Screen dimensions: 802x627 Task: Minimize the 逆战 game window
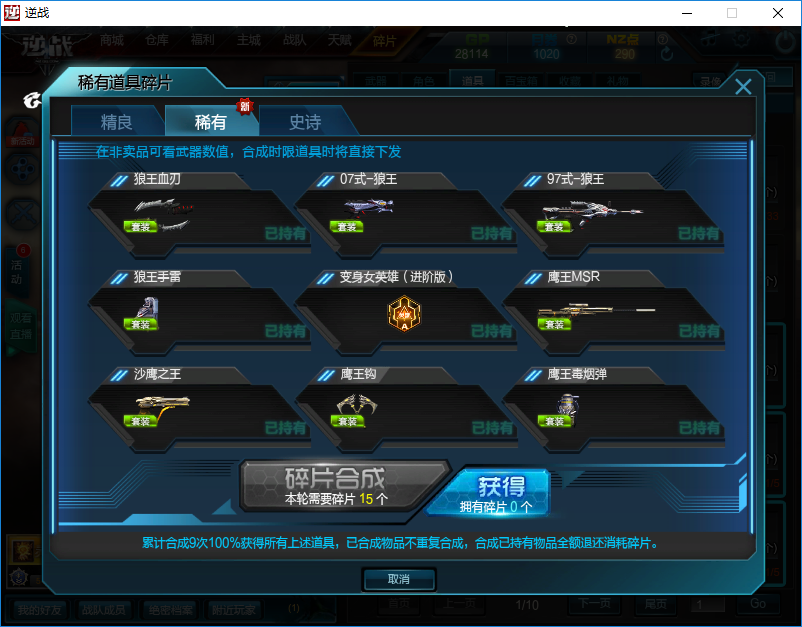pyautogui.click(x=685, y=13)
